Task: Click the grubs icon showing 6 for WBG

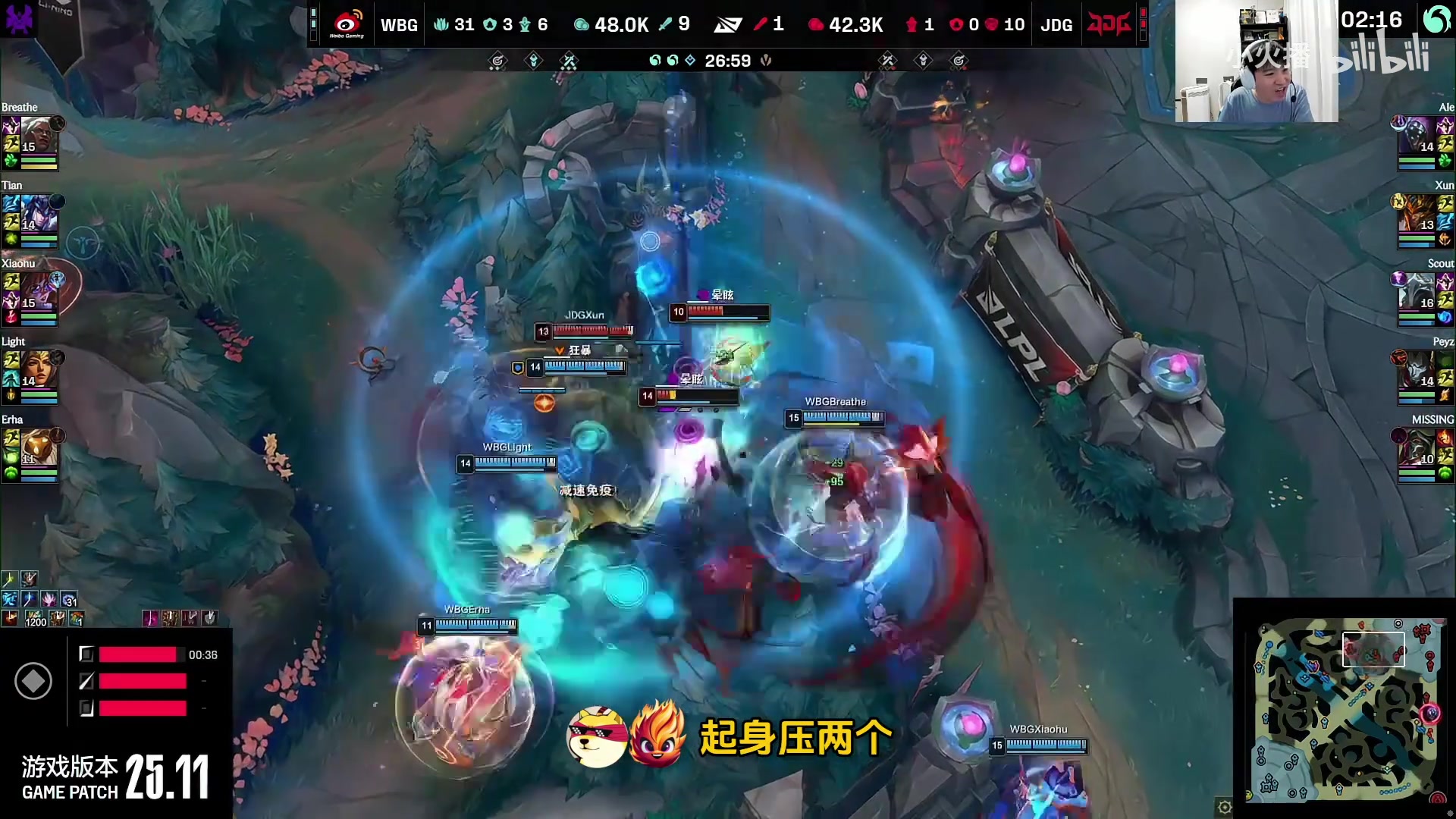Action: click(525, 24)
